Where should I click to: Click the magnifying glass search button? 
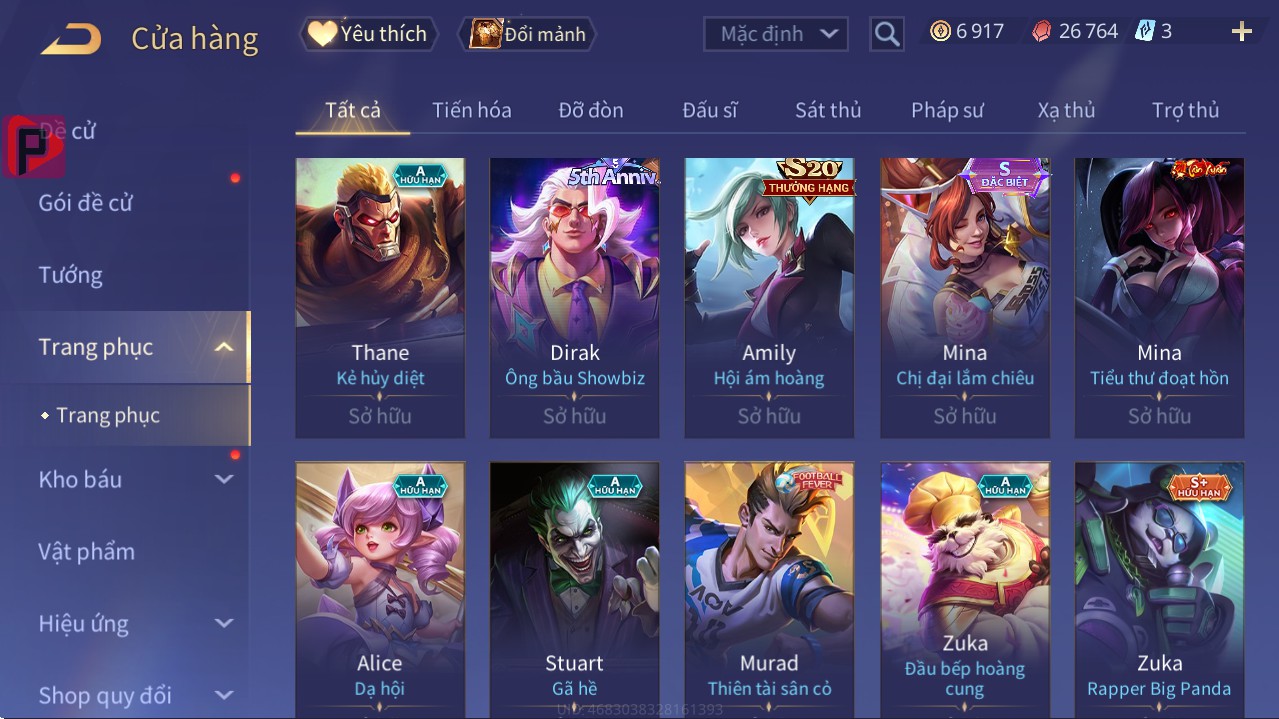pos(886,34)
